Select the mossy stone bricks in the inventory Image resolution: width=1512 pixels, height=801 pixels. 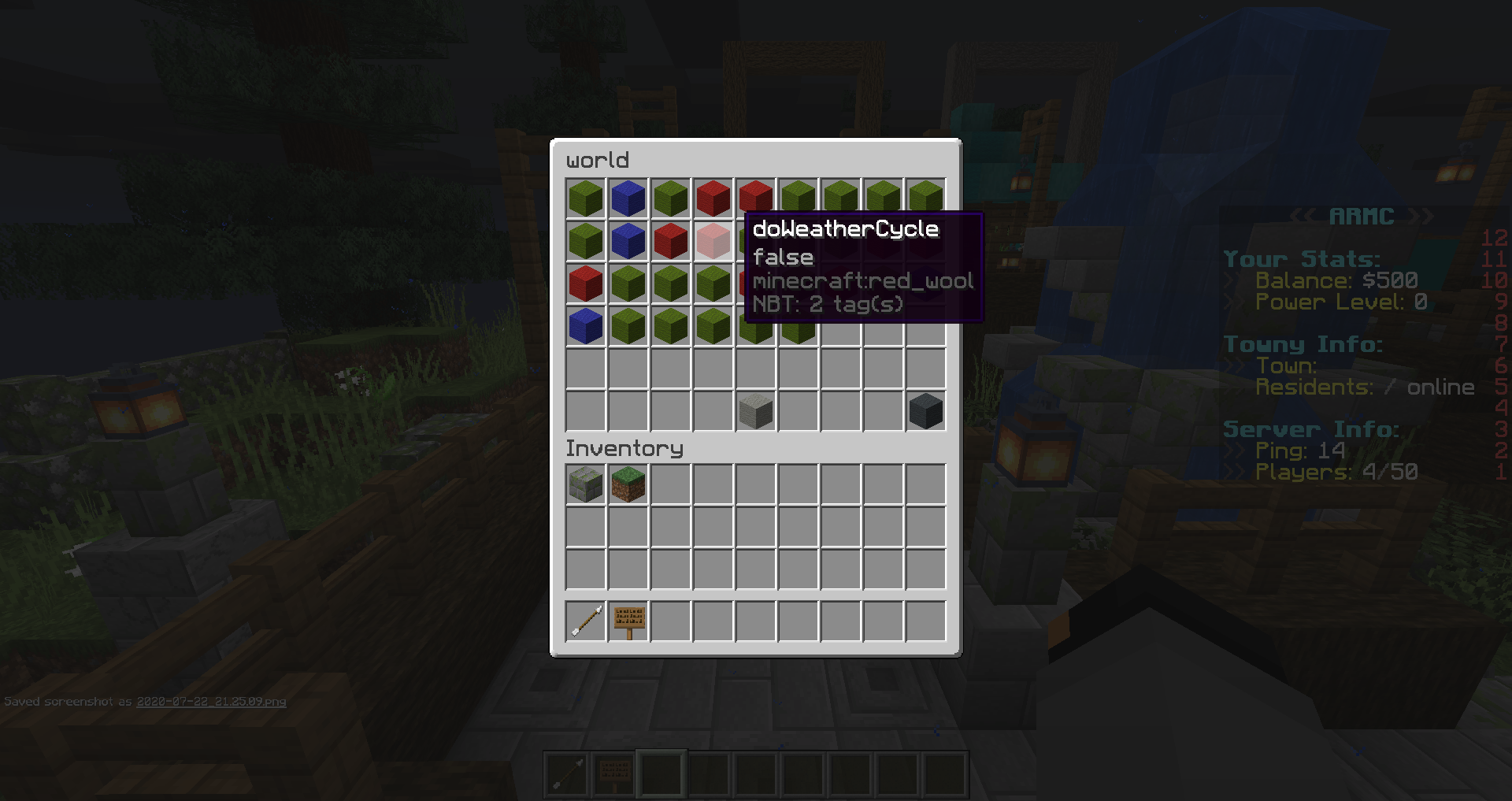coord(585,484)
